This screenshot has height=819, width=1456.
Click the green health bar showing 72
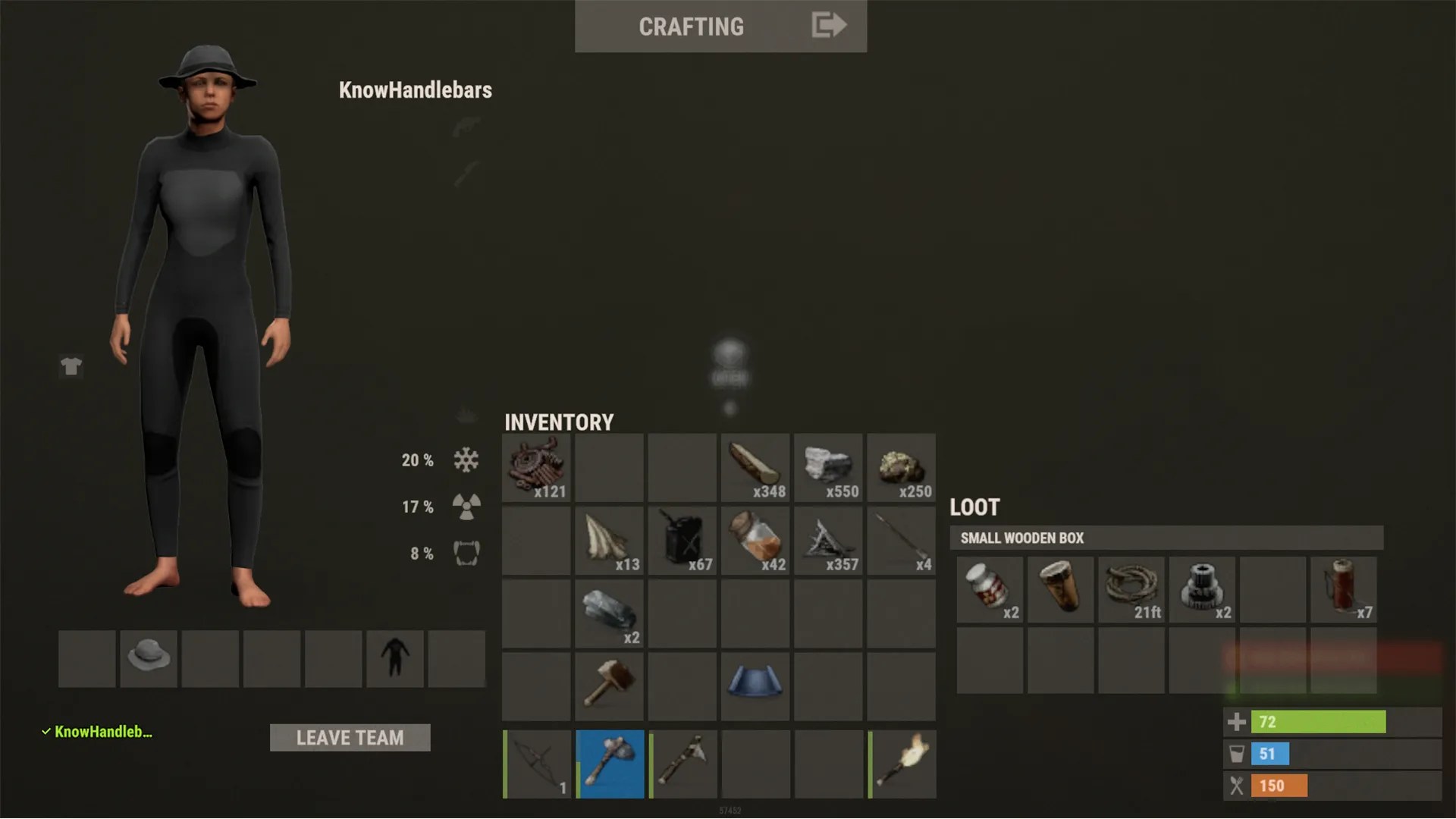[1319, 722]
